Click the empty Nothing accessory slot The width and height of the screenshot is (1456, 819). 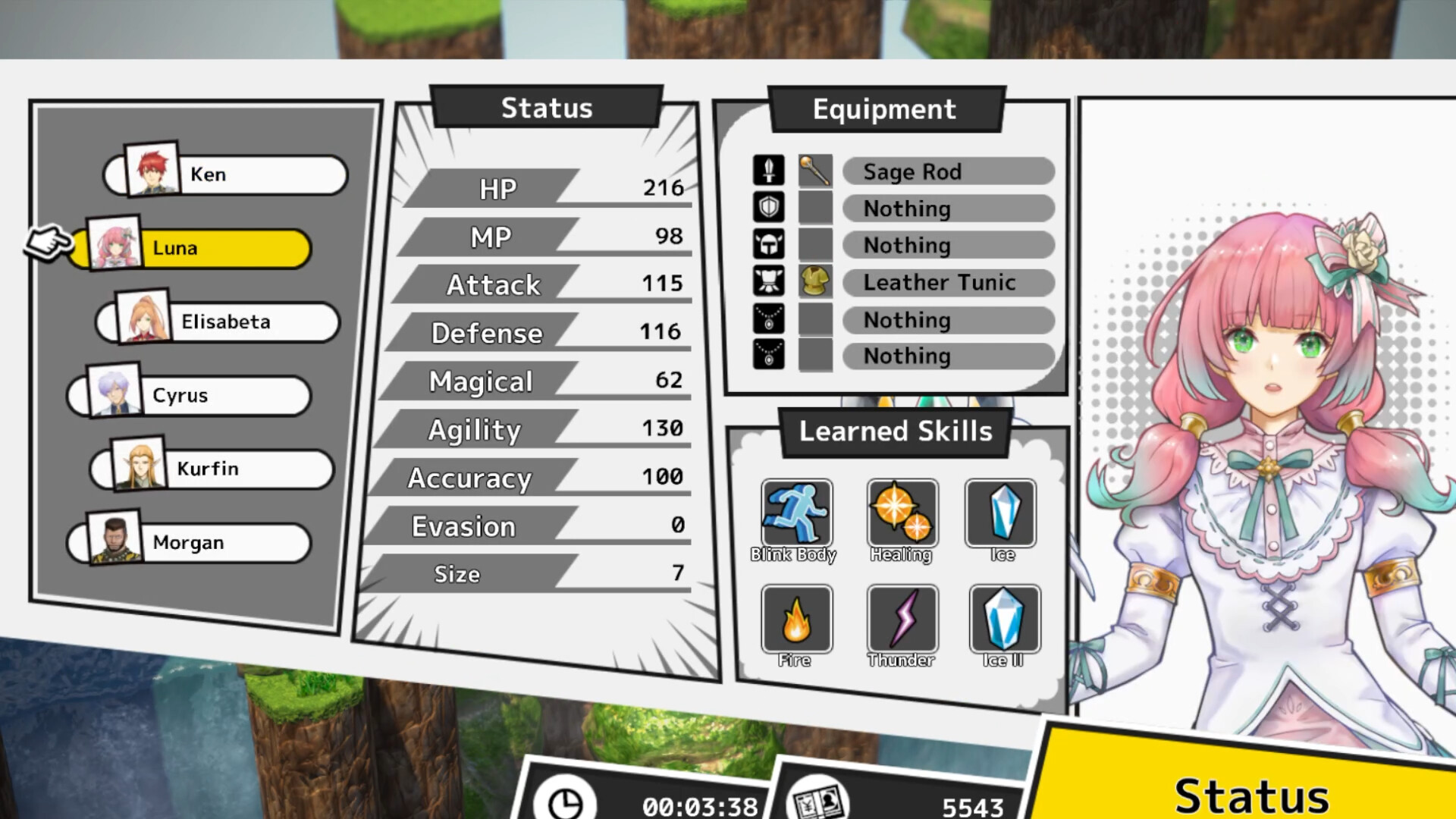(x=947, y=320)
